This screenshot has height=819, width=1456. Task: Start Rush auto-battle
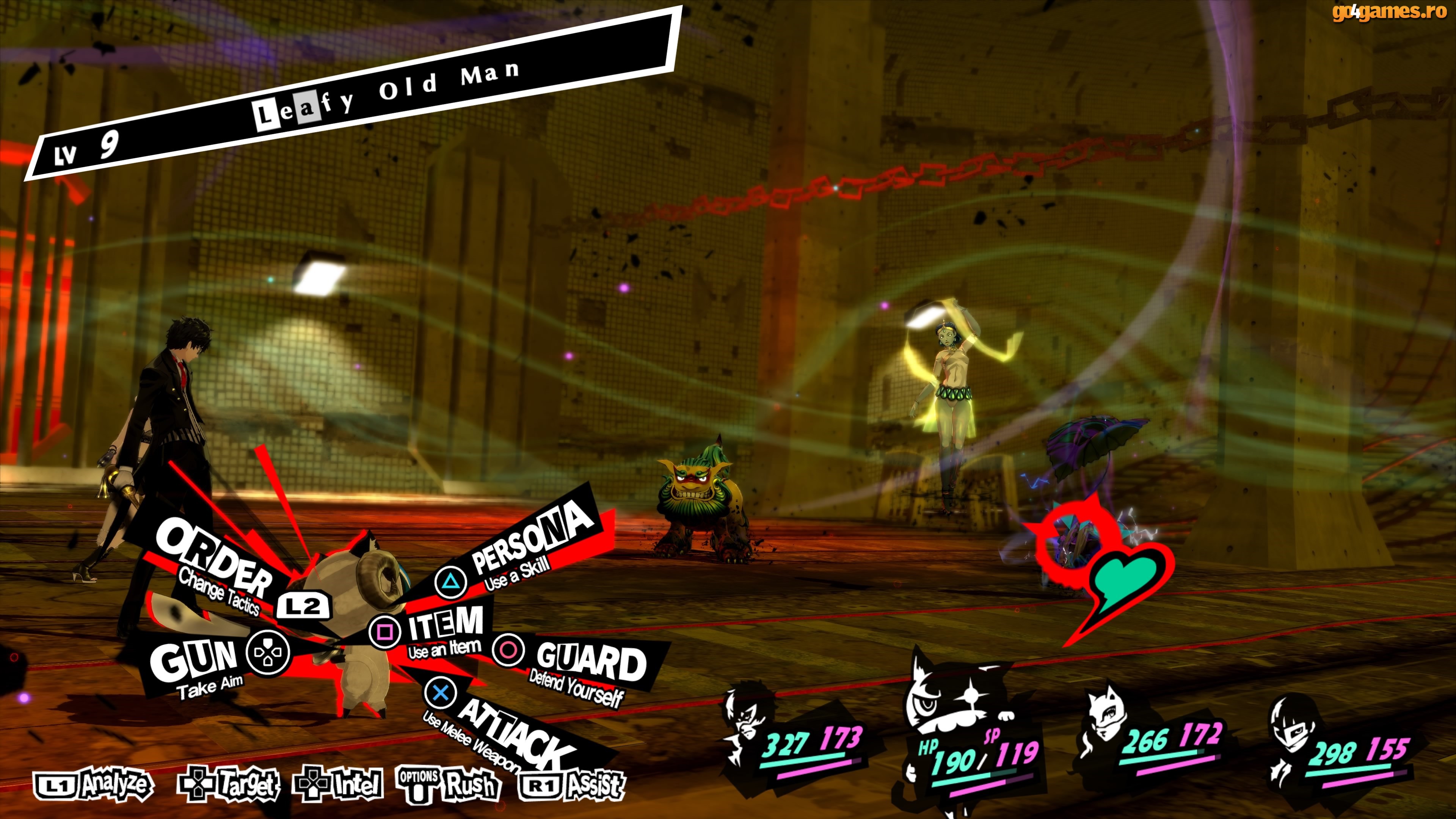tap(449, 785)
